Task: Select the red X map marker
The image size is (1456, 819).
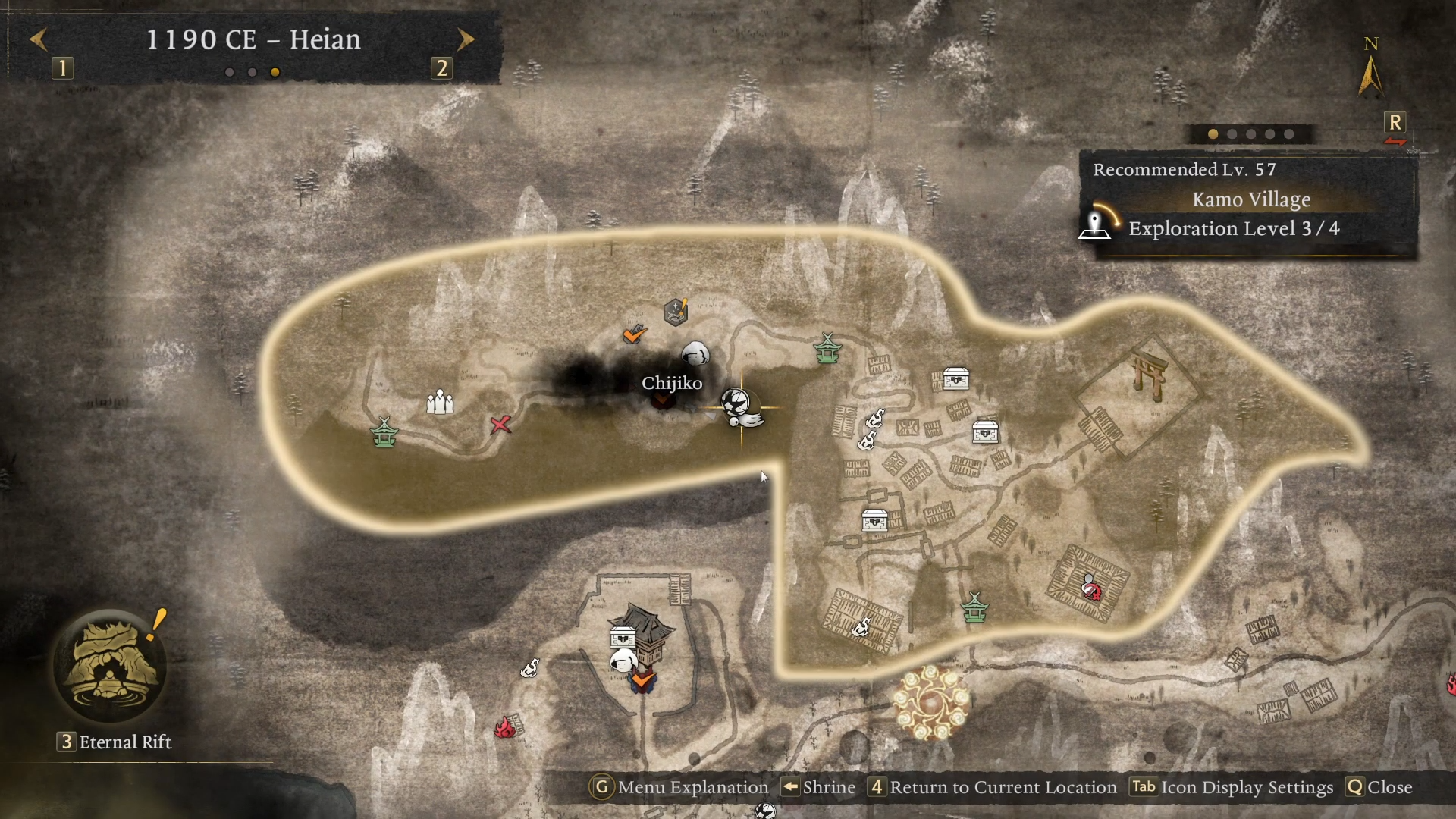Action: pos(500,425)
